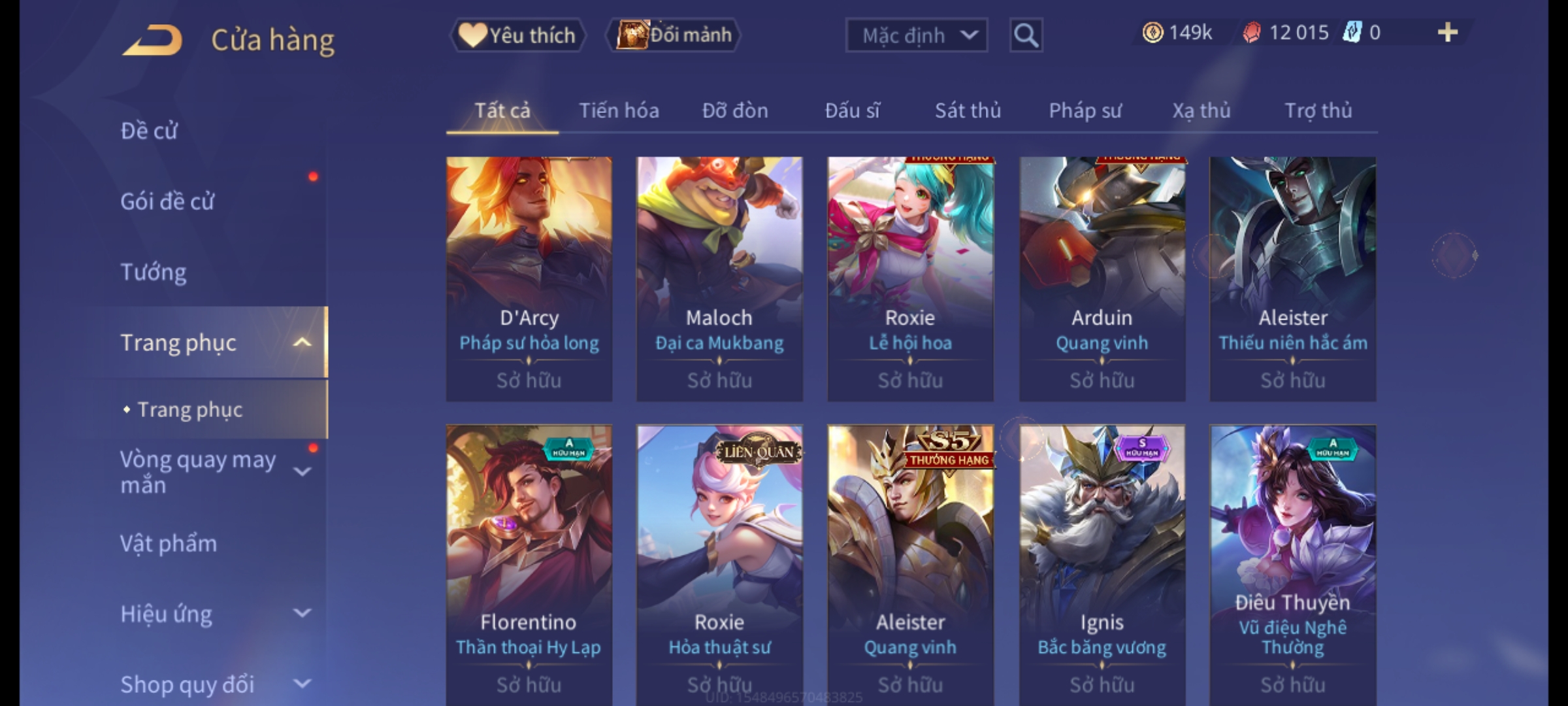The width and height of the screenshot is (1568, 706).
Task: Expand Vòng quay may mắn menu
Action: coord(301,472)
